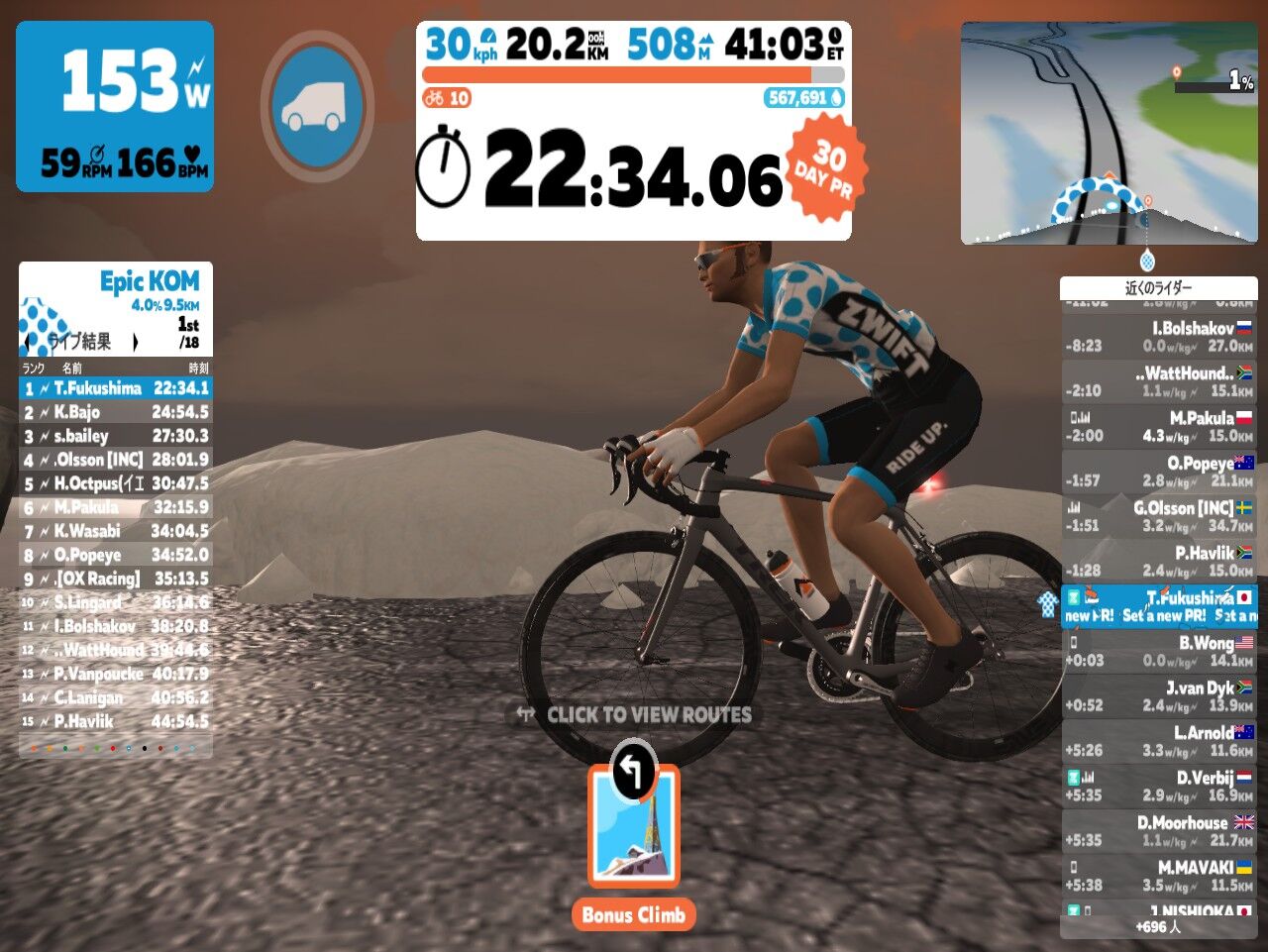The height and width of the screenshot is (952, 1268).
Task: Select the 30 DAY PR badge
Action: [x=825, y=164]
